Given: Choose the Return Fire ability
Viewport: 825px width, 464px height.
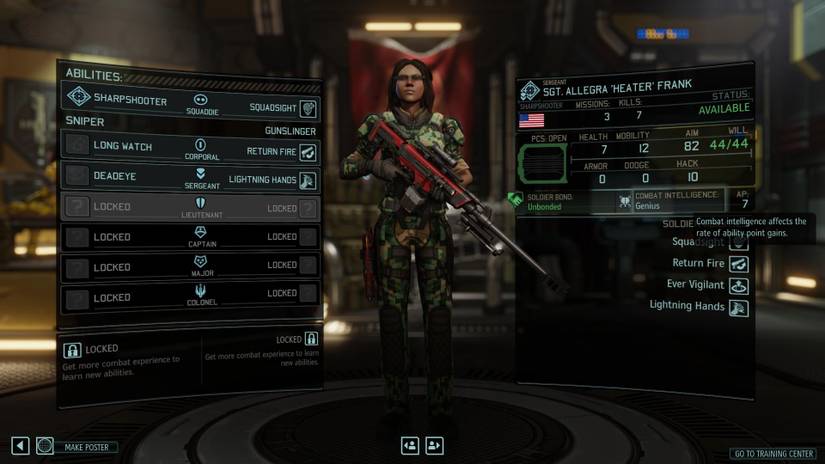Looking at the screenshot, I should tap(281, 152).
